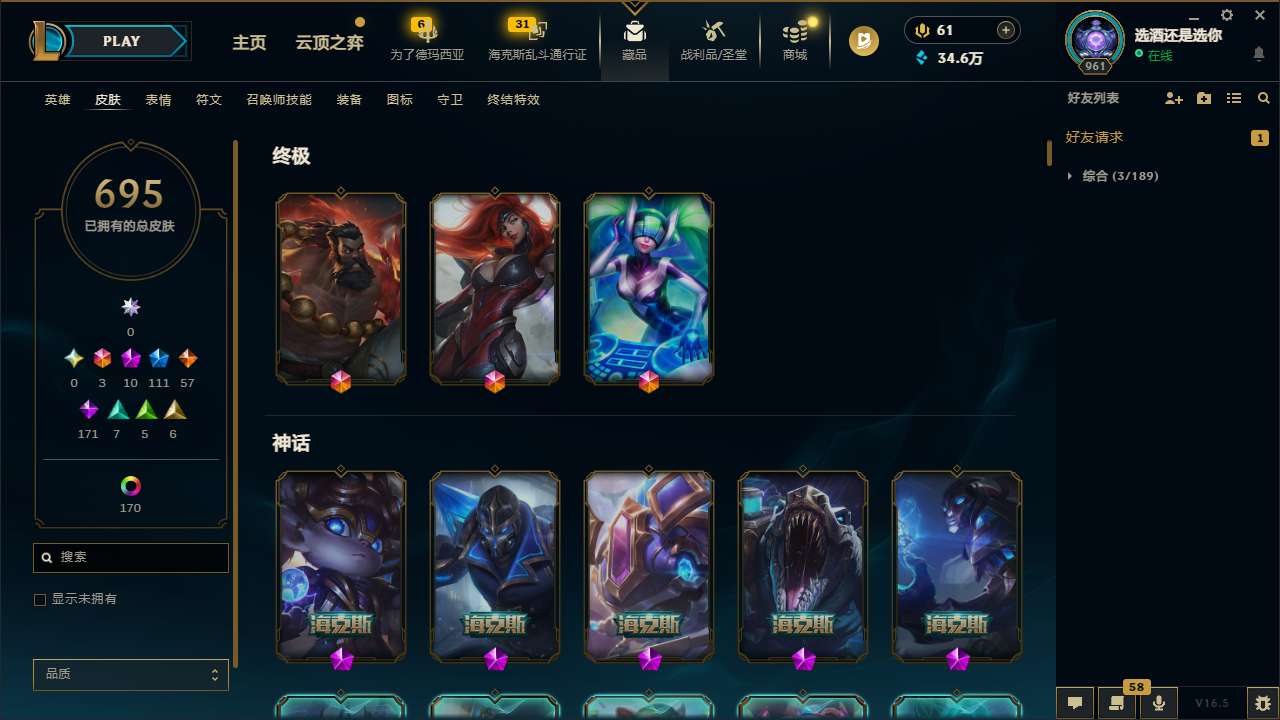The width and height of the screenshot is (1280, 720).
Task: Open the 品质 quality filter dropdown
Action: (130, 674)
